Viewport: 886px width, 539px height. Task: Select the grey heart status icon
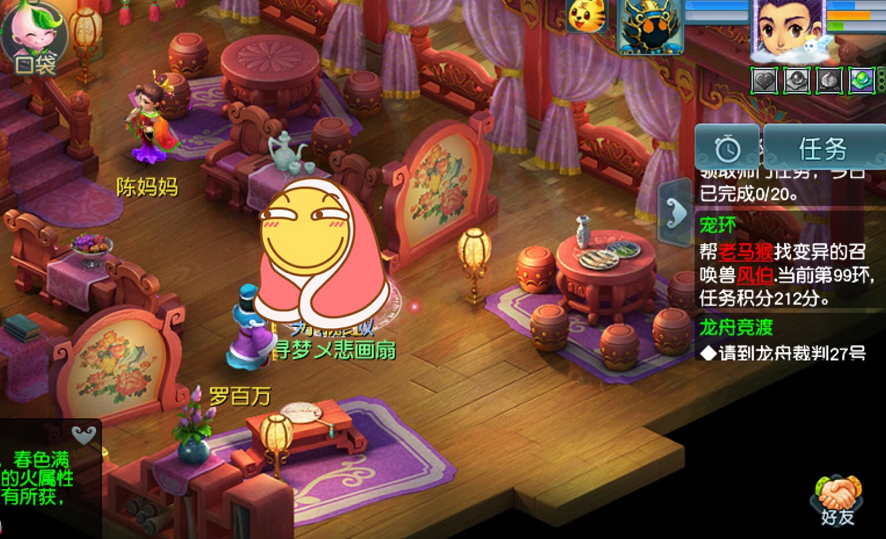[765, 80]
